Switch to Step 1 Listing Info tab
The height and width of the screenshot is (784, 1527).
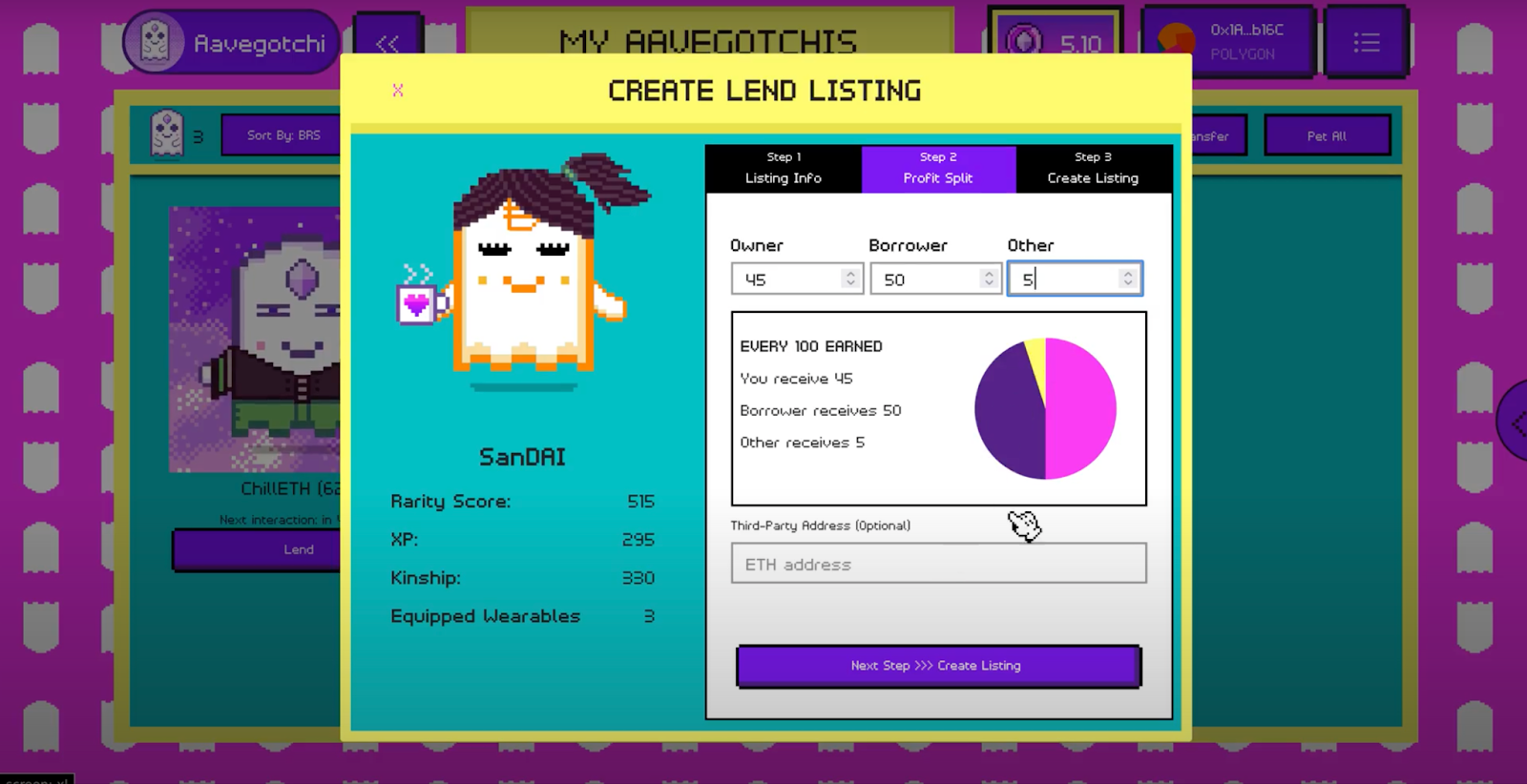(x=783, y=168)
